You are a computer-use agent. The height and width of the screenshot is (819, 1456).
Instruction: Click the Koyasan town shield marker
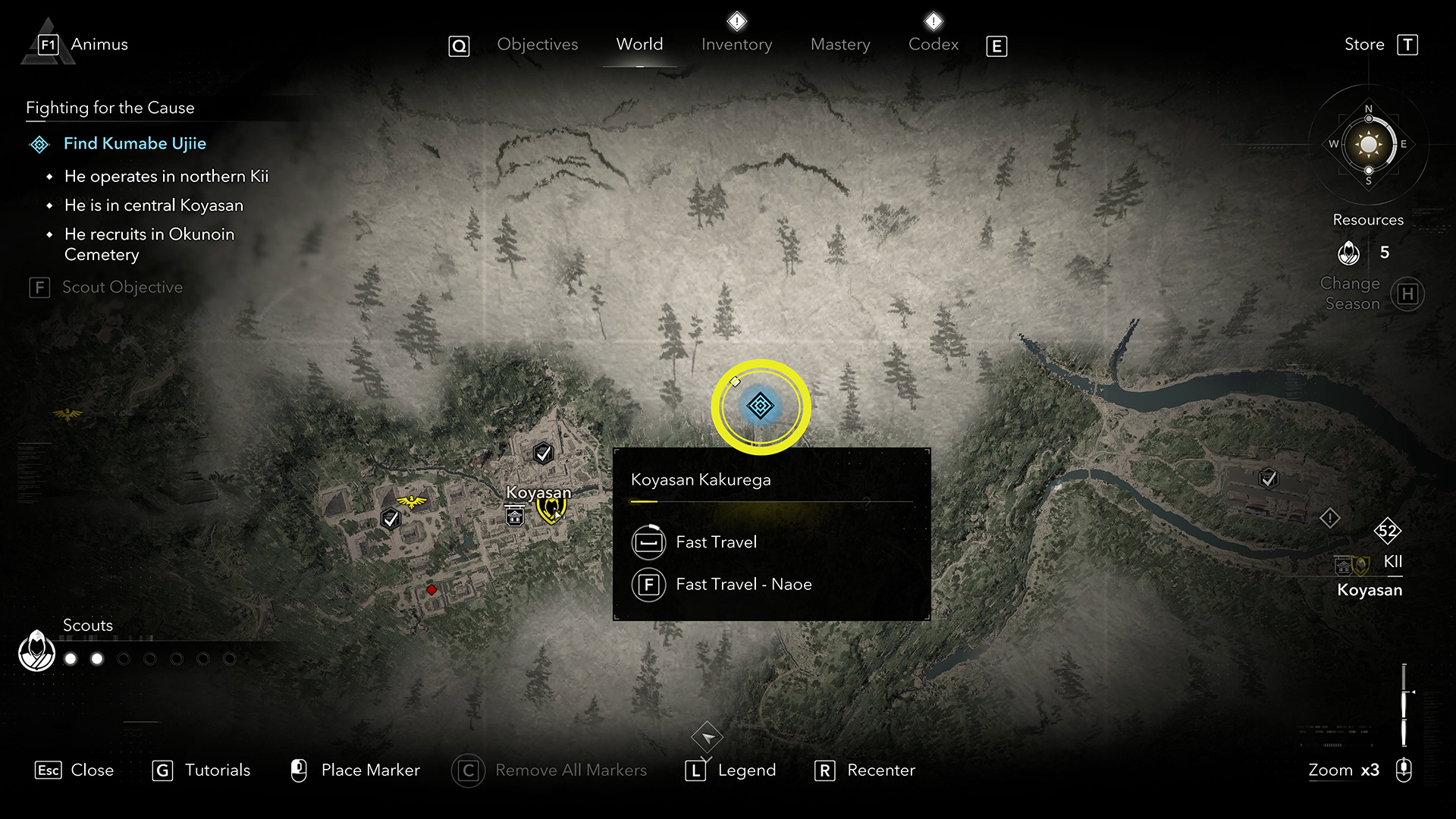tap(550, 510)
